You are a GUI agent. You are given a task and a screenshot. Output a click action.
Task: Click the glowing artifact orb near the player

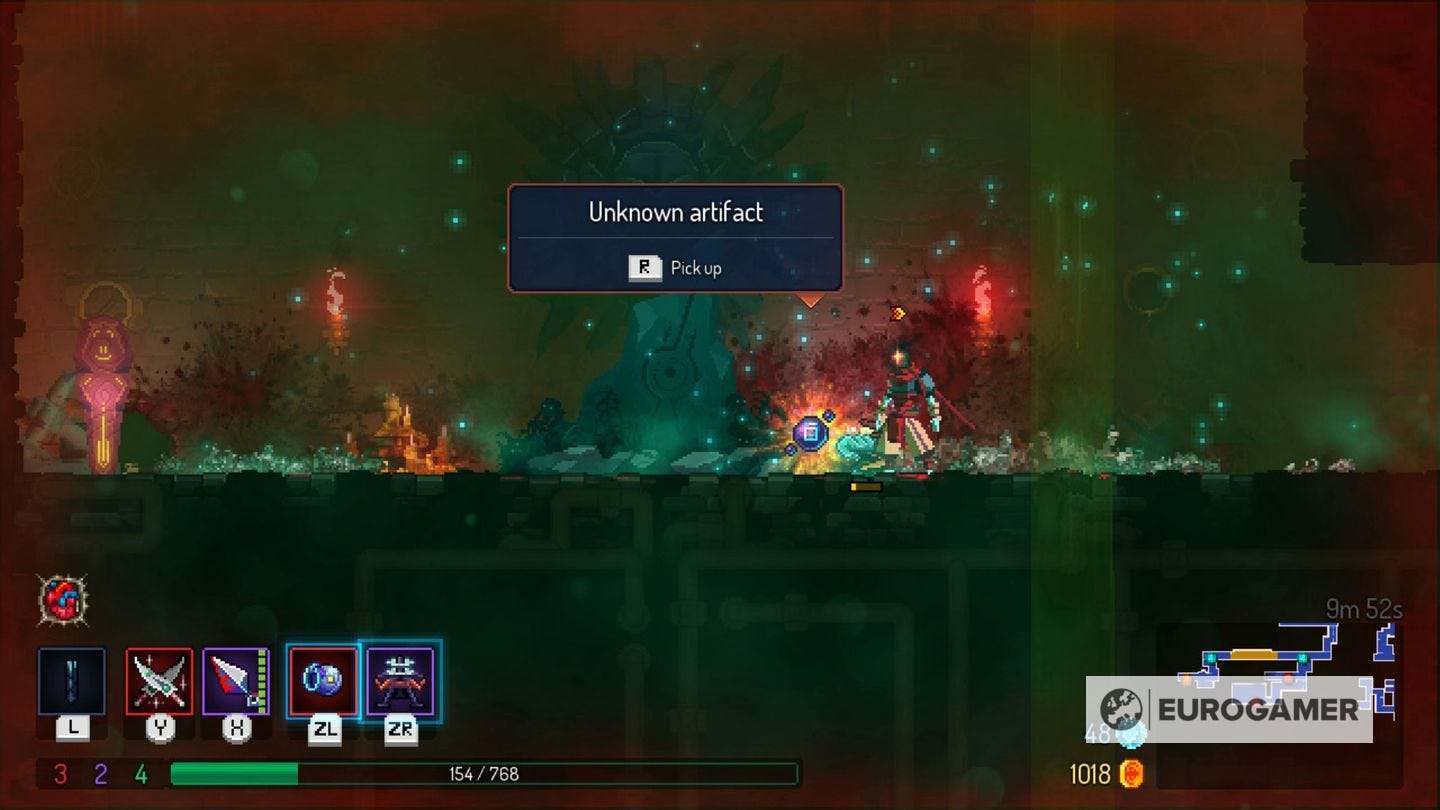(810, 432)
